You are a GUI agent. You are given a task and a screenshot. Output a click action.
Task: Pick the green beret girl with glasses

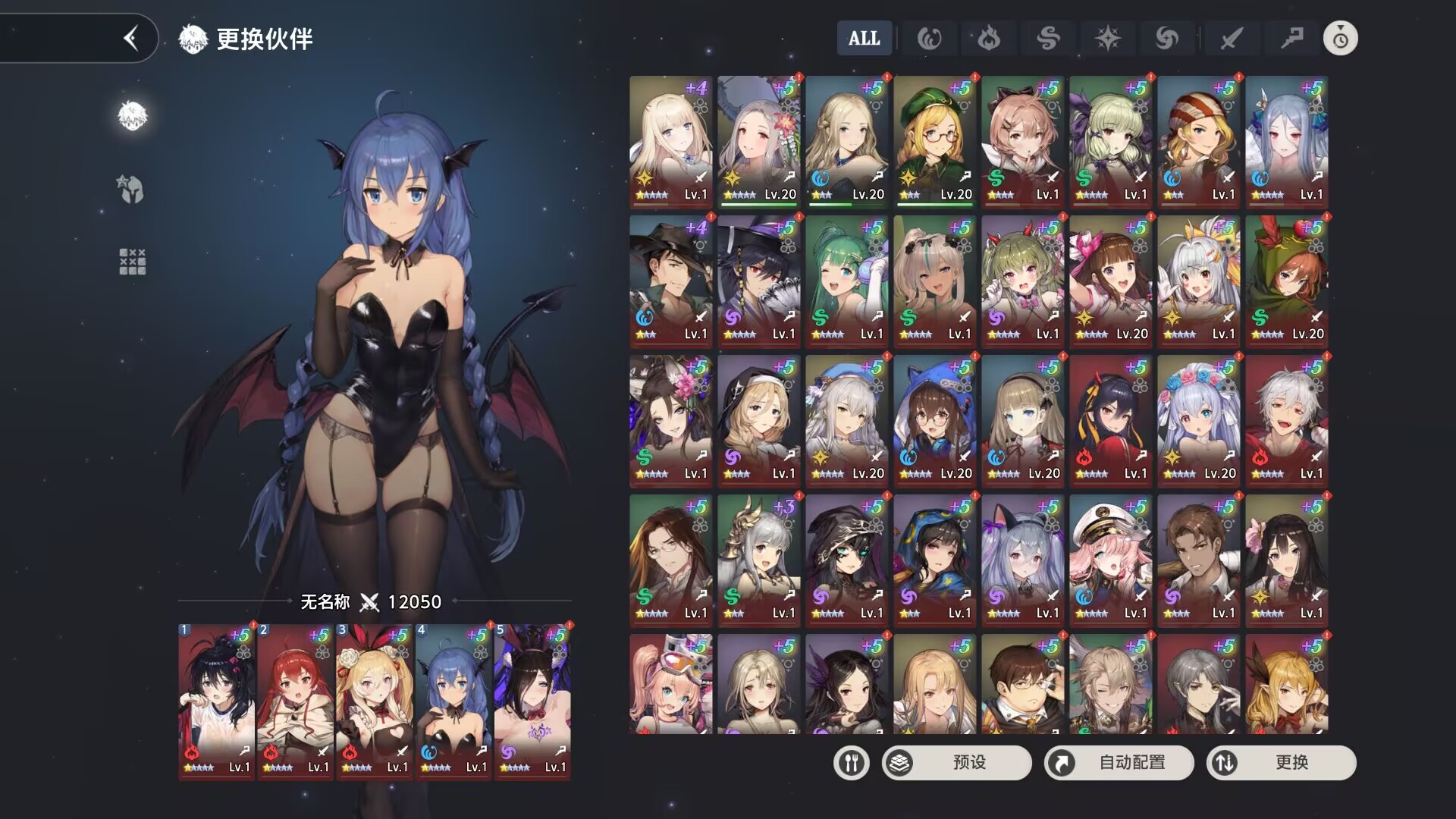pos(934,141)
